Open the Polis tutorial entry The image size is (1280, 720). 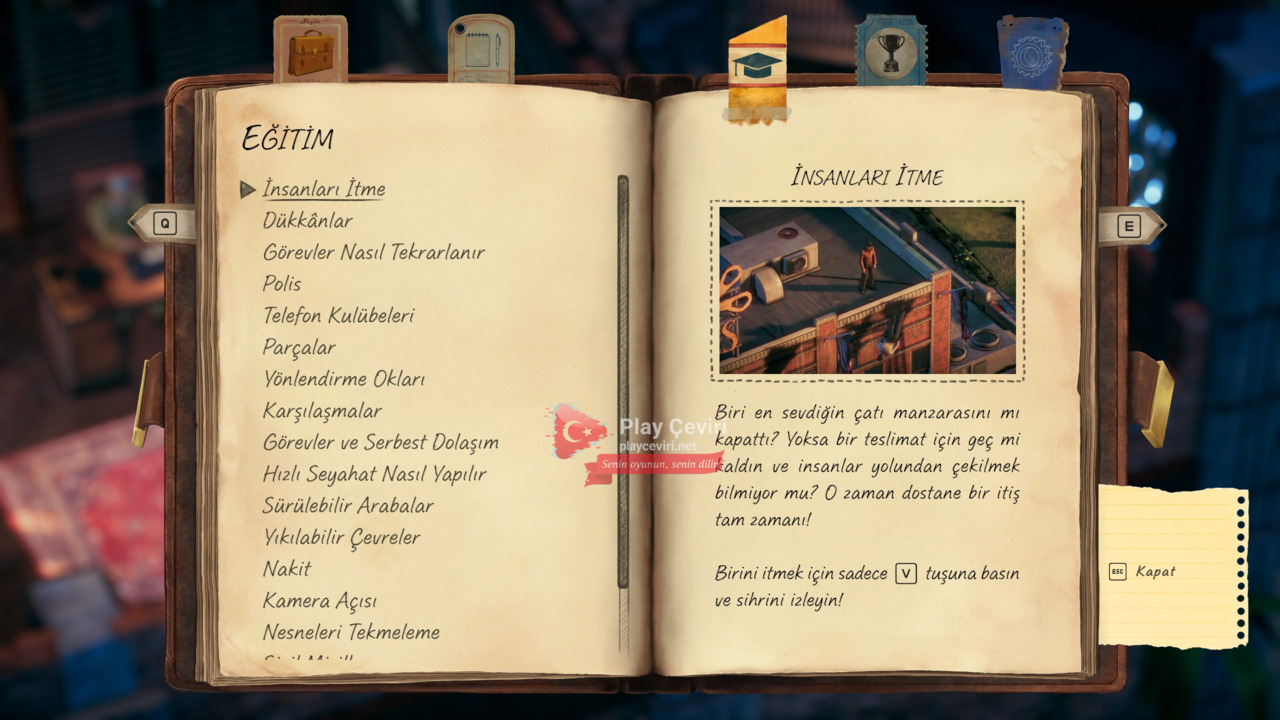click(282, 284)
